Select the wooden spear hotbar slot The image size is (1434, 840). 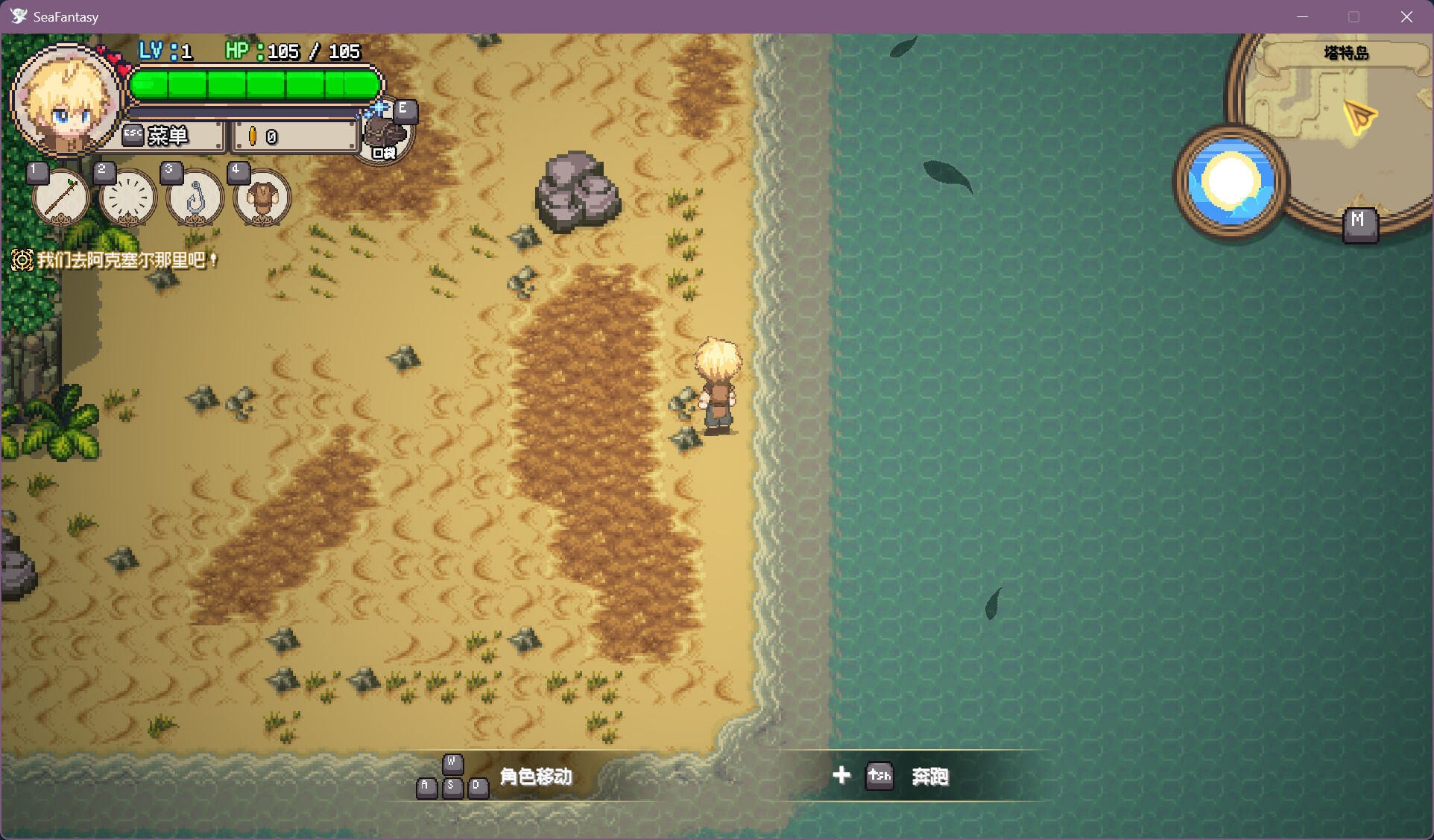60,198
